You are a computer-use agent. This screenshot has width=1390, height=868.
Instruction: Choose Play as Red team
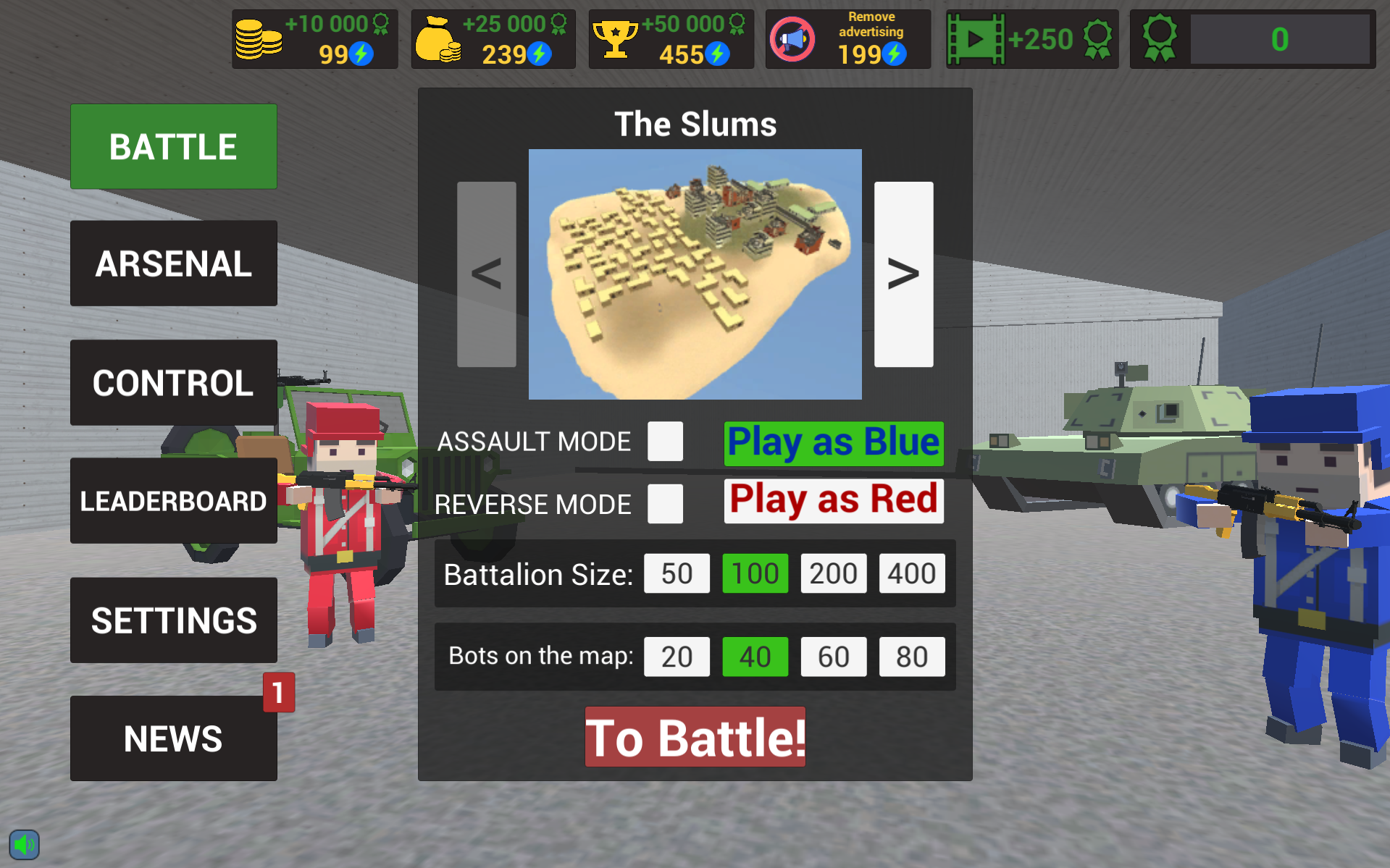pyautogui.click(x=833, y=500)
